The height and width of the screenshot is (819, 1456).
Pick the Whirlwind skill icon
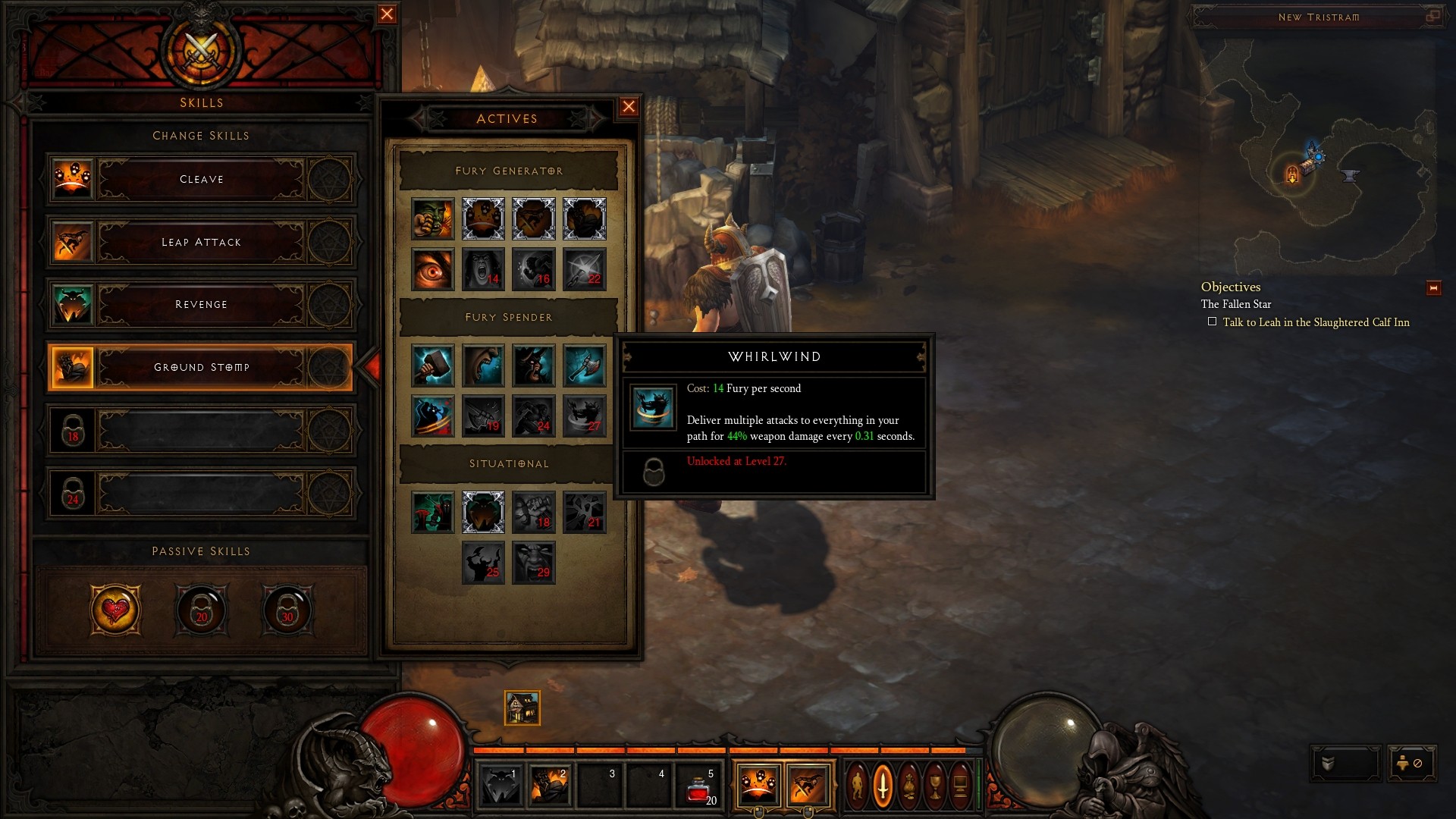pyautogui.click(x=584, y=416)
